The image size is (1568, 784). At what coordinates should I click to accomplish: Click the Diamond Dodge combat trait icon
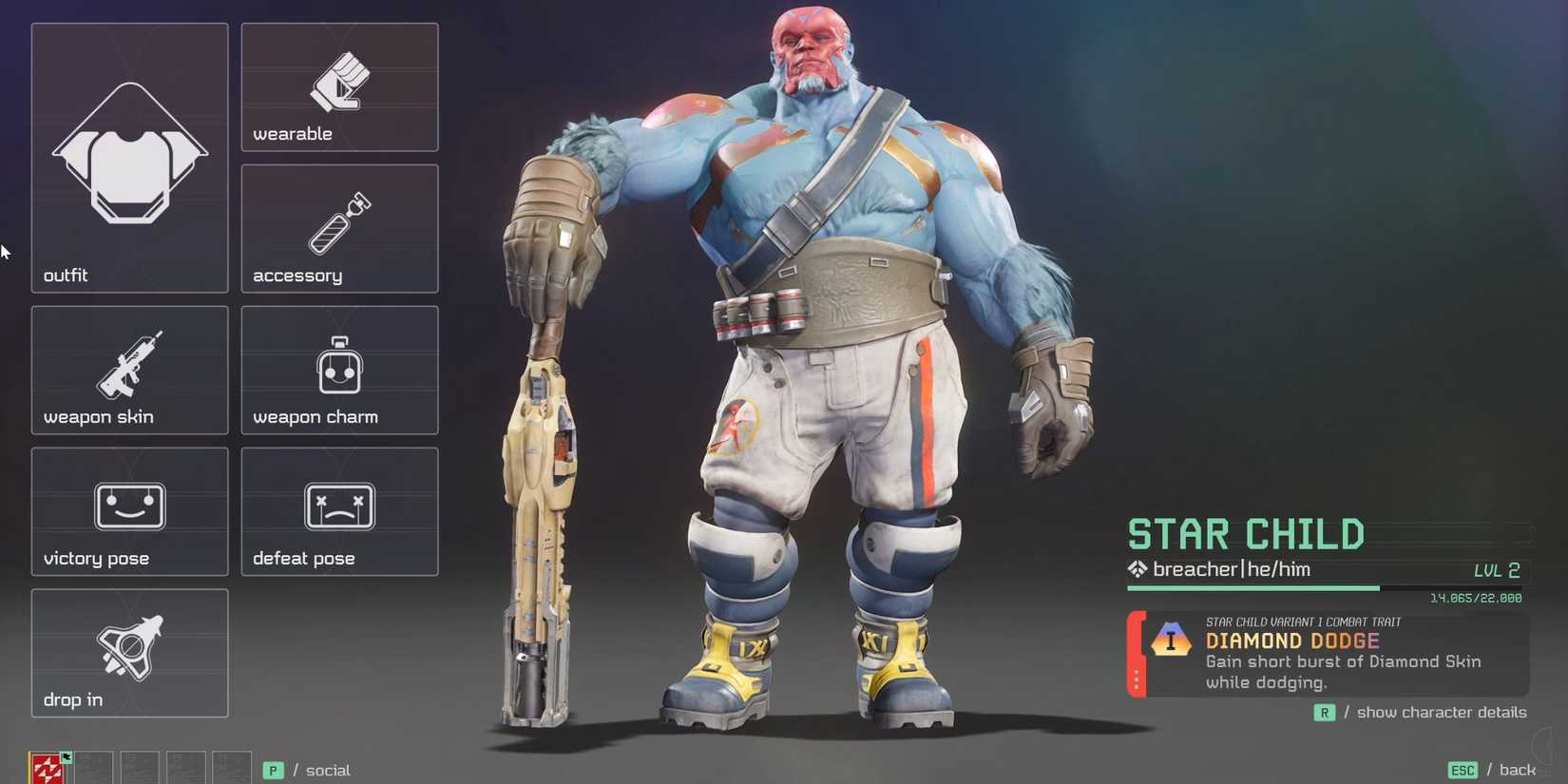(x=1170, y=641)
